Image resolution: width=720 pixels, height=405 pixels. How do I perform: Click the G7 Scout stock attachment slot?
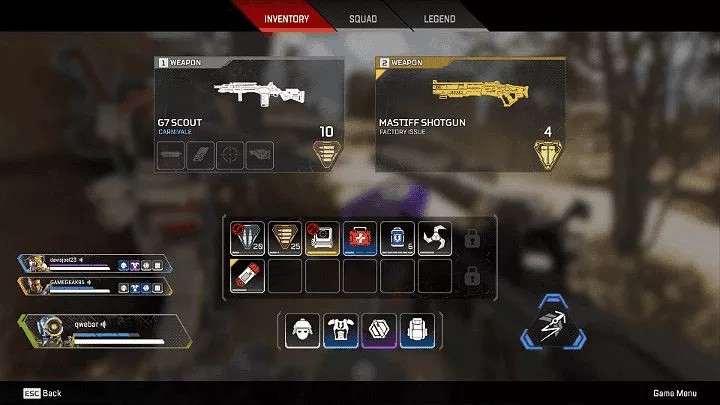click(x=260, y=153)
